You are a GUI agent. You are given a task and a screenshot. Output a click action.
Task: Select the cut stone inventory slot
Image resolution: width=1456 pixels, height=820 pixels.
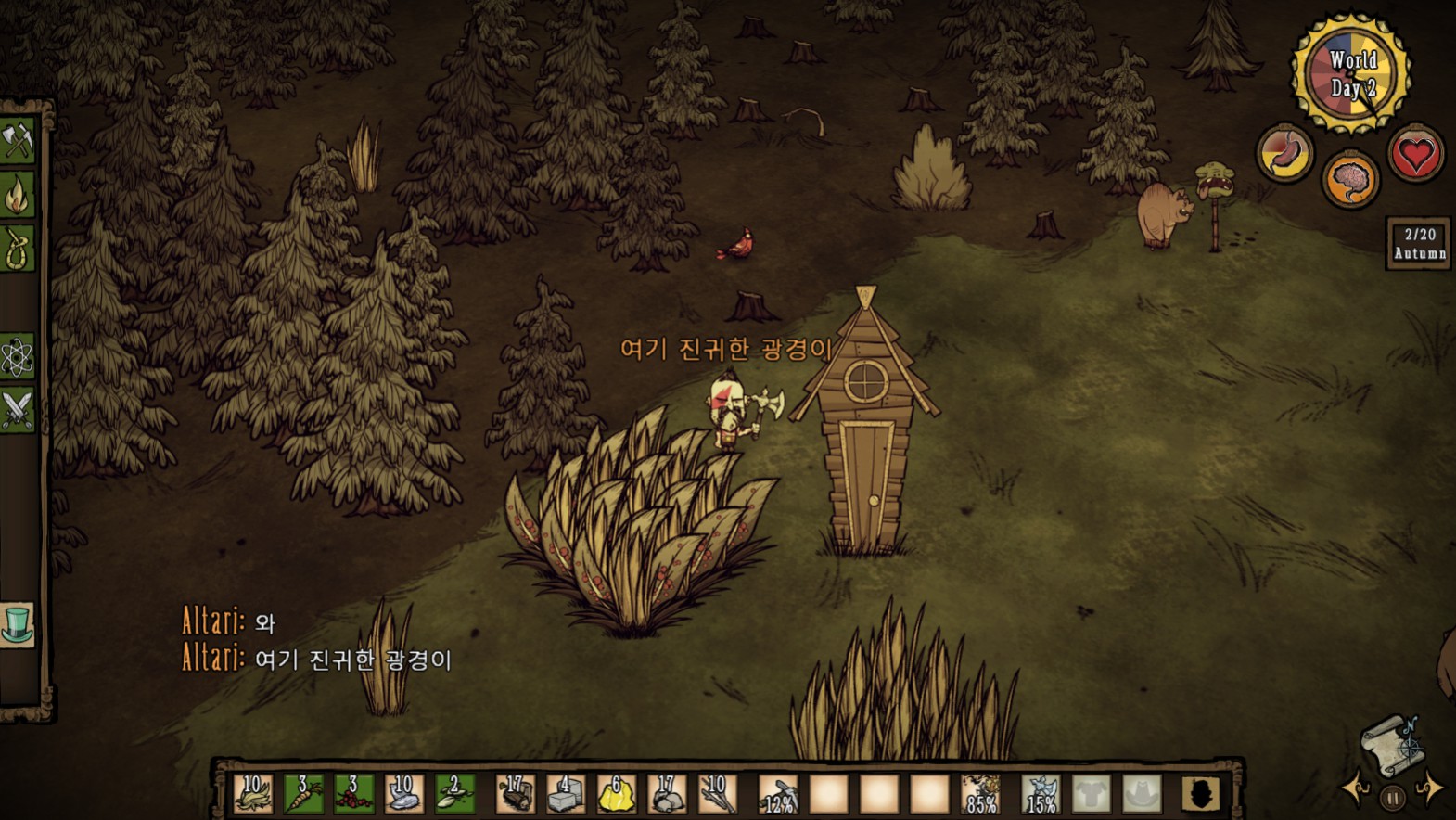(x=566, y=795)
